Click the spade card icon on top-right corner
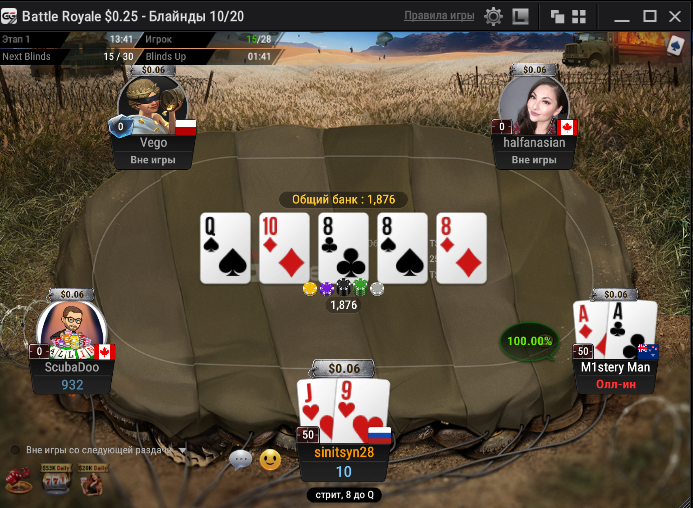This screenshot has width=693, height=508. coord(674,47)
